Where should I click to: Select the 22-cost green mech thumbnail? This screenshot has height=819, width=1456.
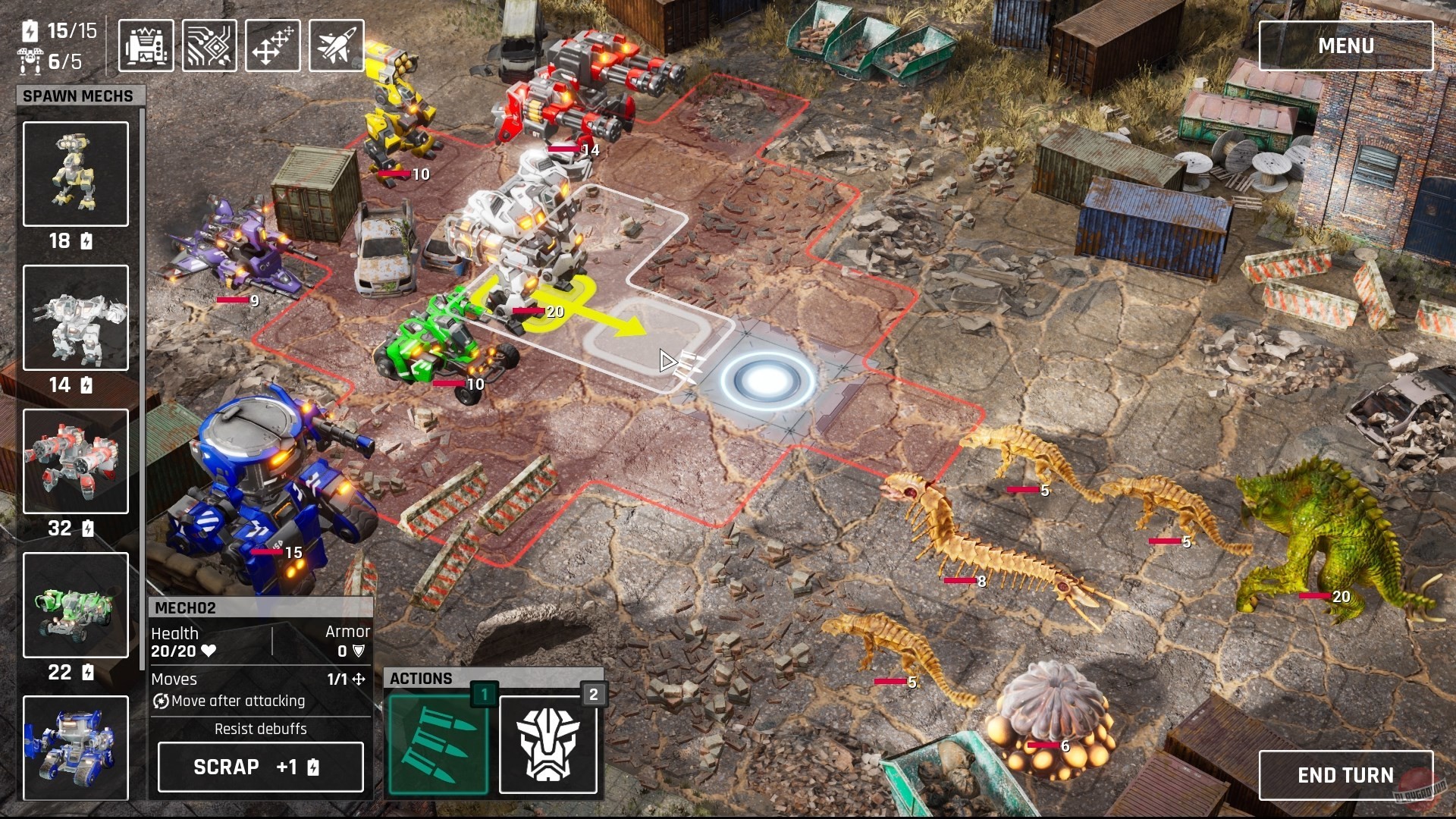pos(75,604)
